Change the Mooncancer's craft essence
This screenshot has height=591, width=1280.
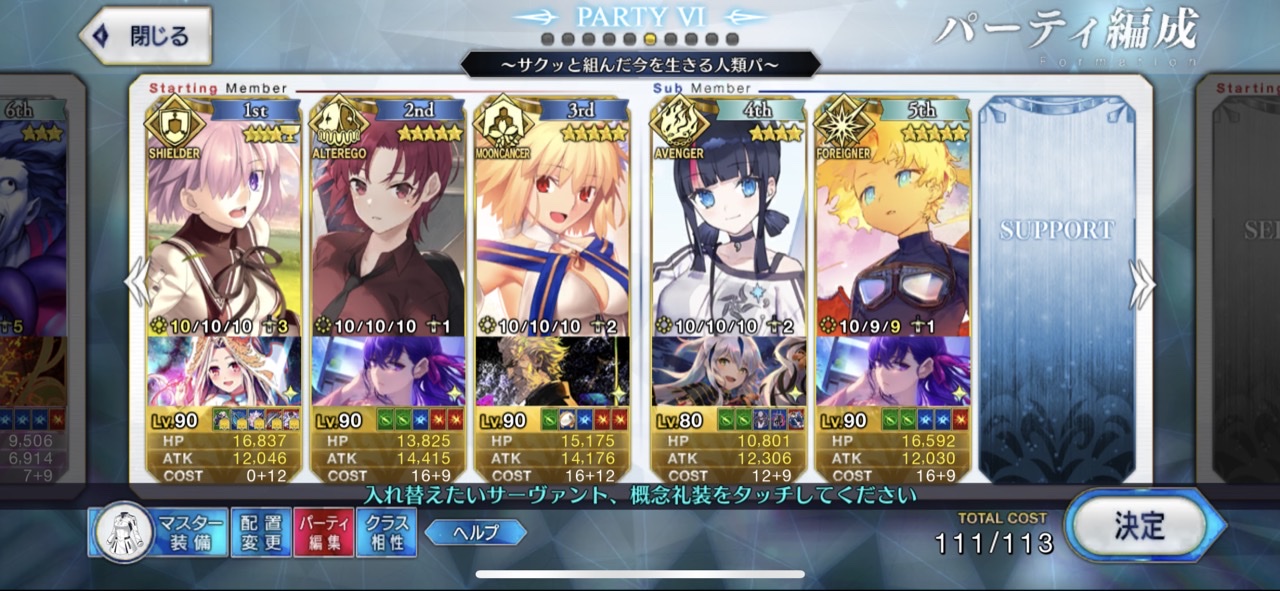552,371
